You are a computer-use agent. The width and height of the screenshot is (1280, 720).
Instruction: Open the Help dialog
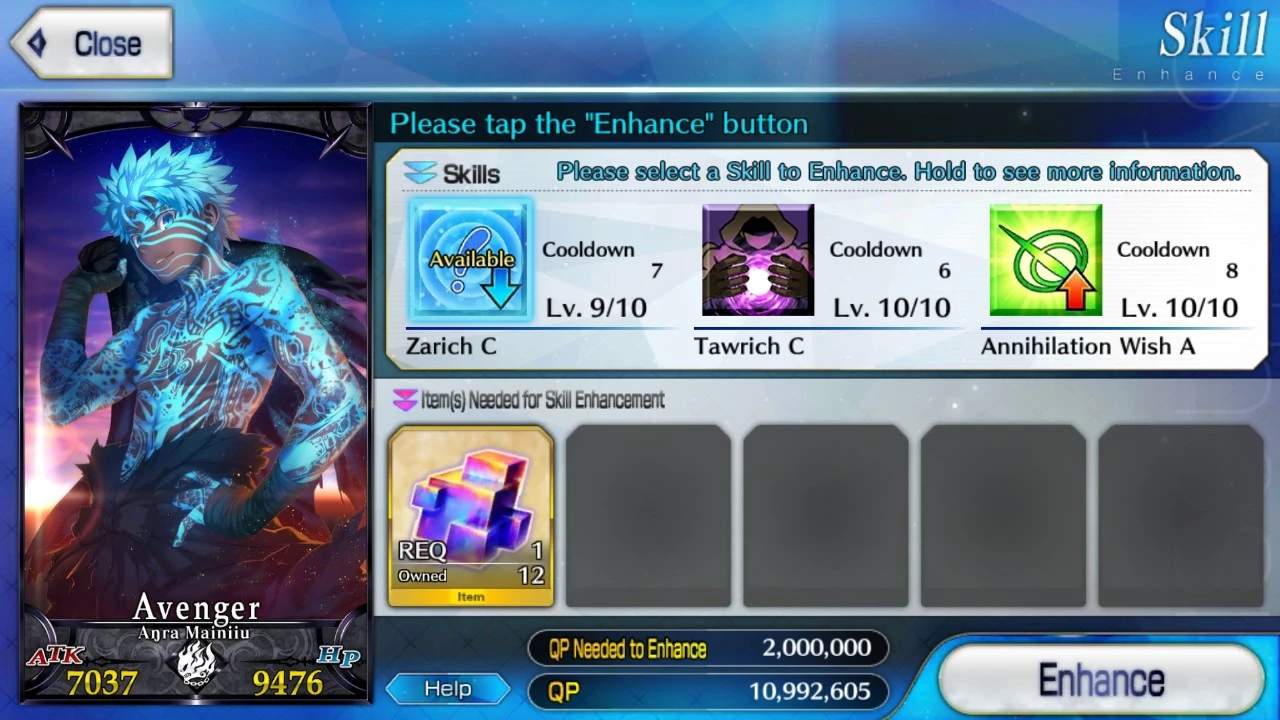447,688
